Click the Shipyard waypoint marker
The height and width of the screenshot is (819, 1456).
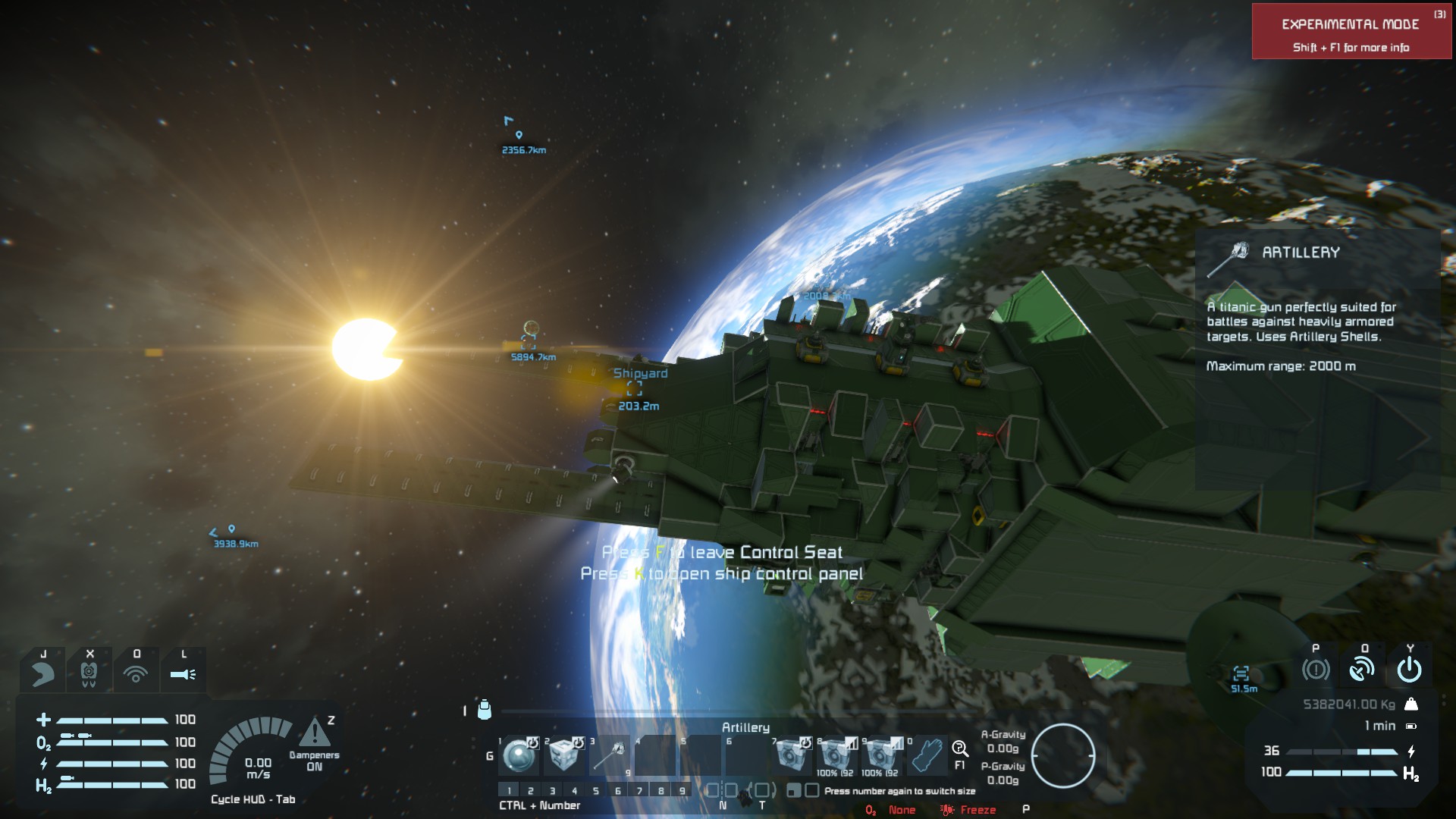coord(635,389)
